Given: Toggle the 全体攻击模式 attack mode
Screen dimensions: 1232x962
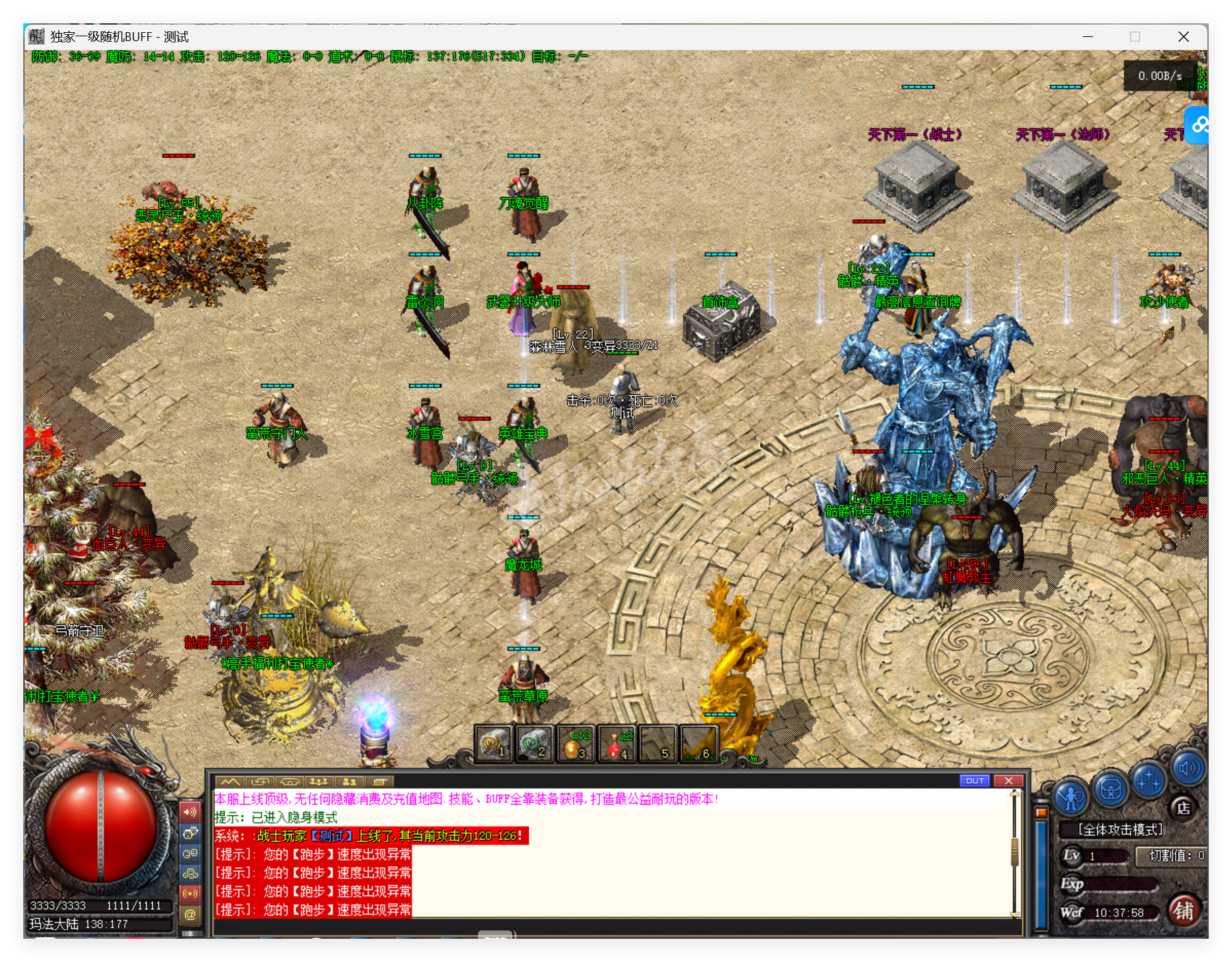Looking at the screenshot, I should pos(1120,828).
